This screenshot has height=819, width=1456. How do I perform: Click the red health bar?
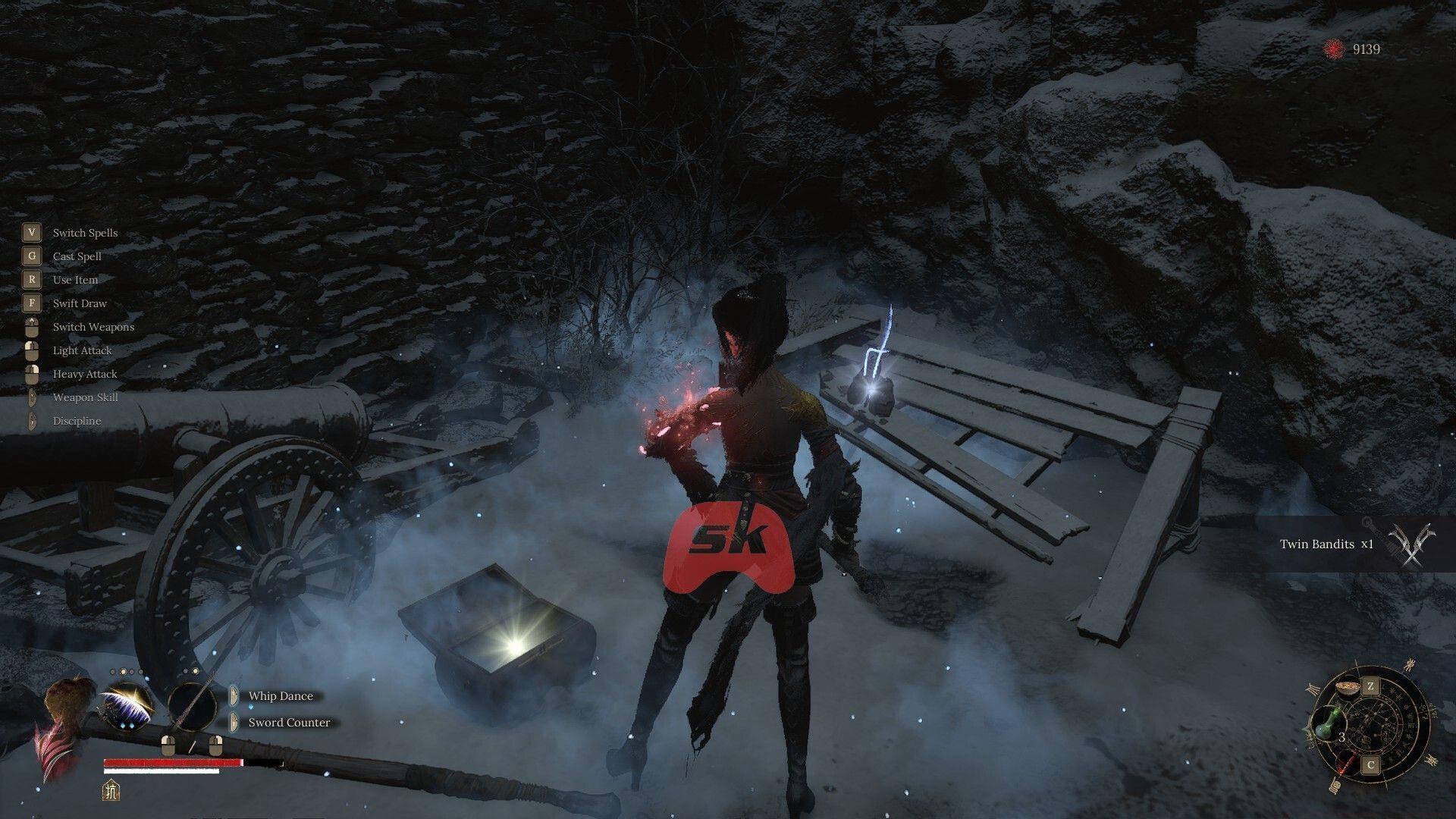pyautogui.click(x=174, y=763)
